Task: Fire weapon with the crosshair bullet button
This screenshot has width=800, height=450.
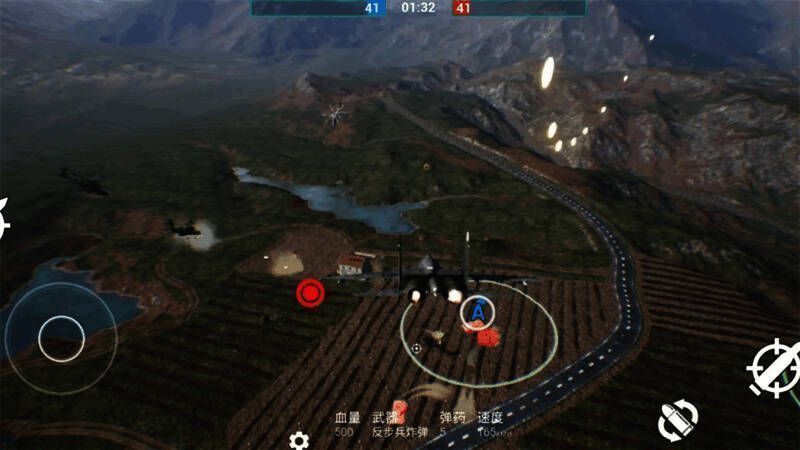Action: 775,367
